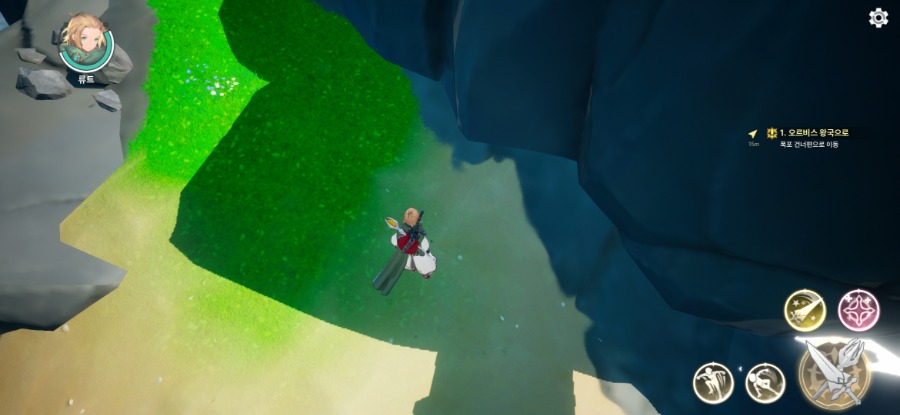Tap the quest navigation arrow icon
The height and width of the screenshot is (415, 900).
coord(753,133)
